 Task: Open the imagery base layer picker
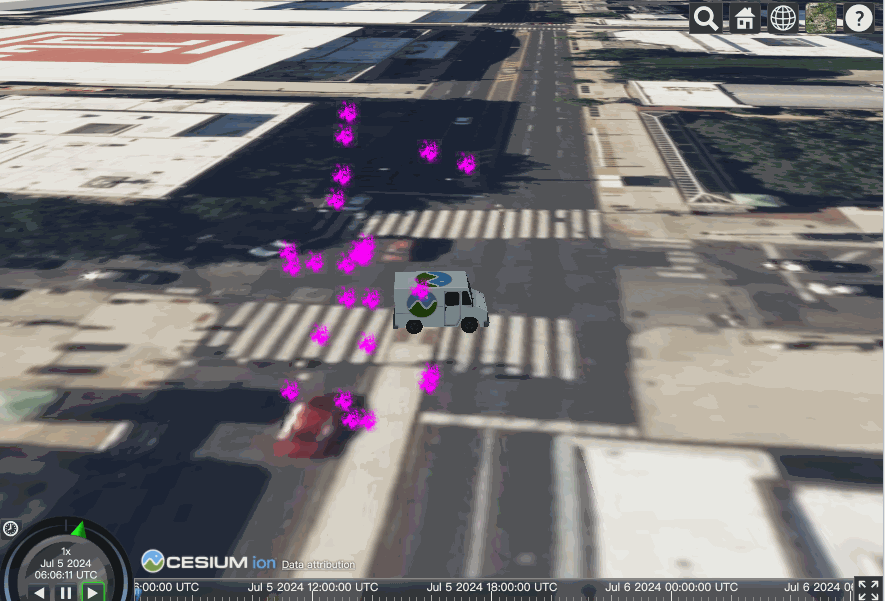pyautogui.click(x=821, y=18)
